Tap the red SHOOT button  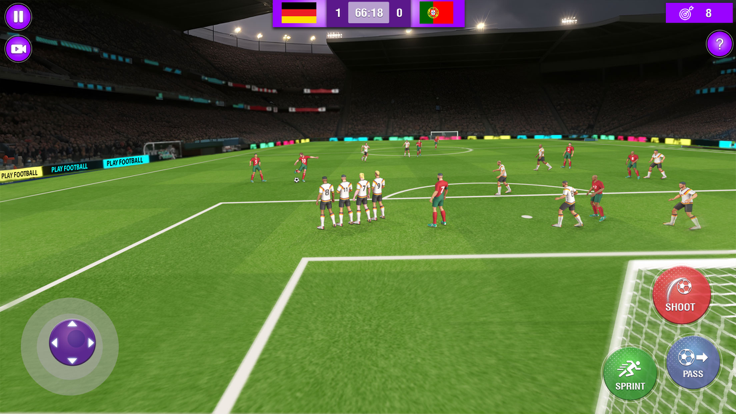pyautogui.click(x=681, y=295)
